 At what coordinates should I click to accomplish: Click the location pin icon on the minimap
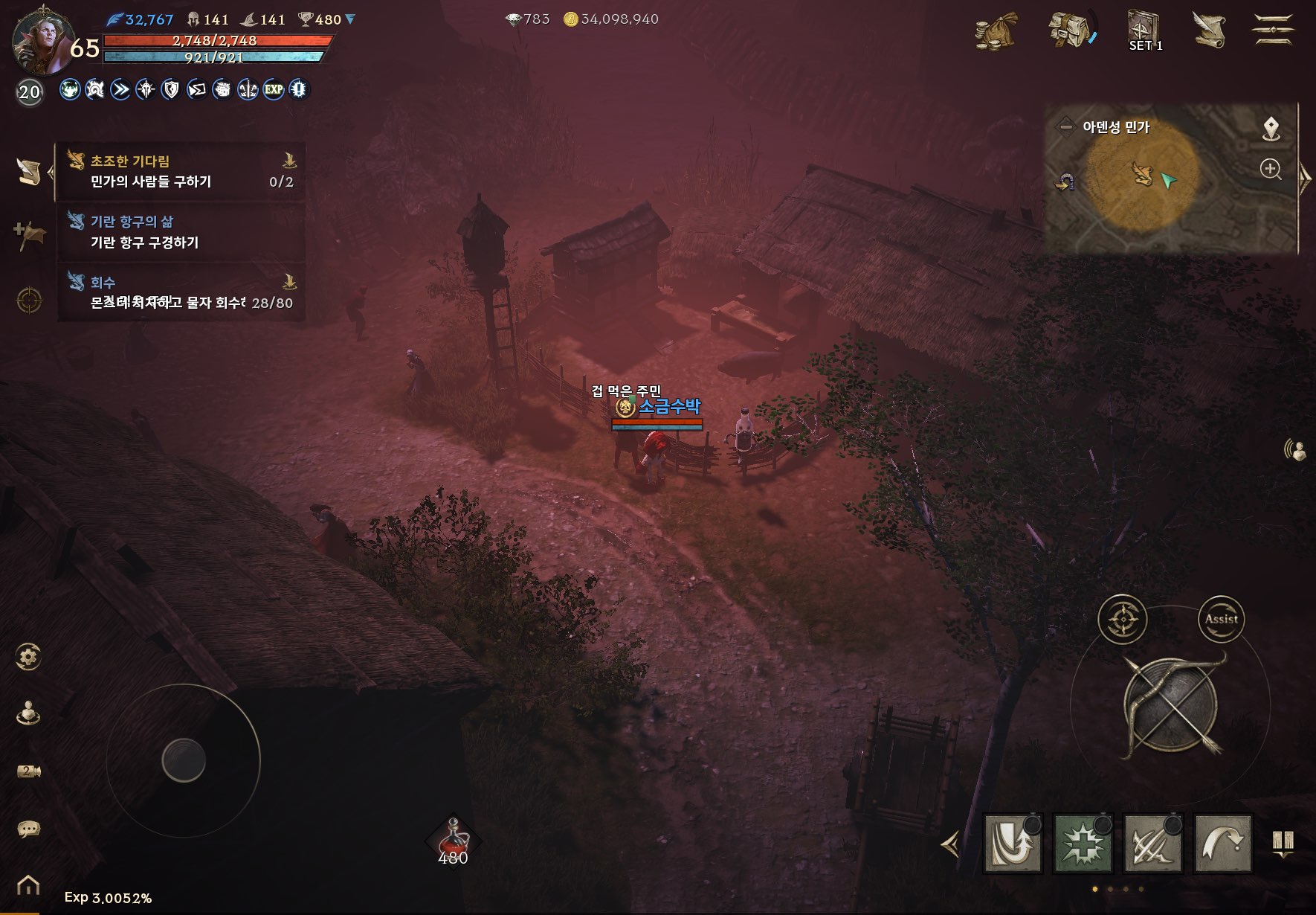pos(1272,128)
